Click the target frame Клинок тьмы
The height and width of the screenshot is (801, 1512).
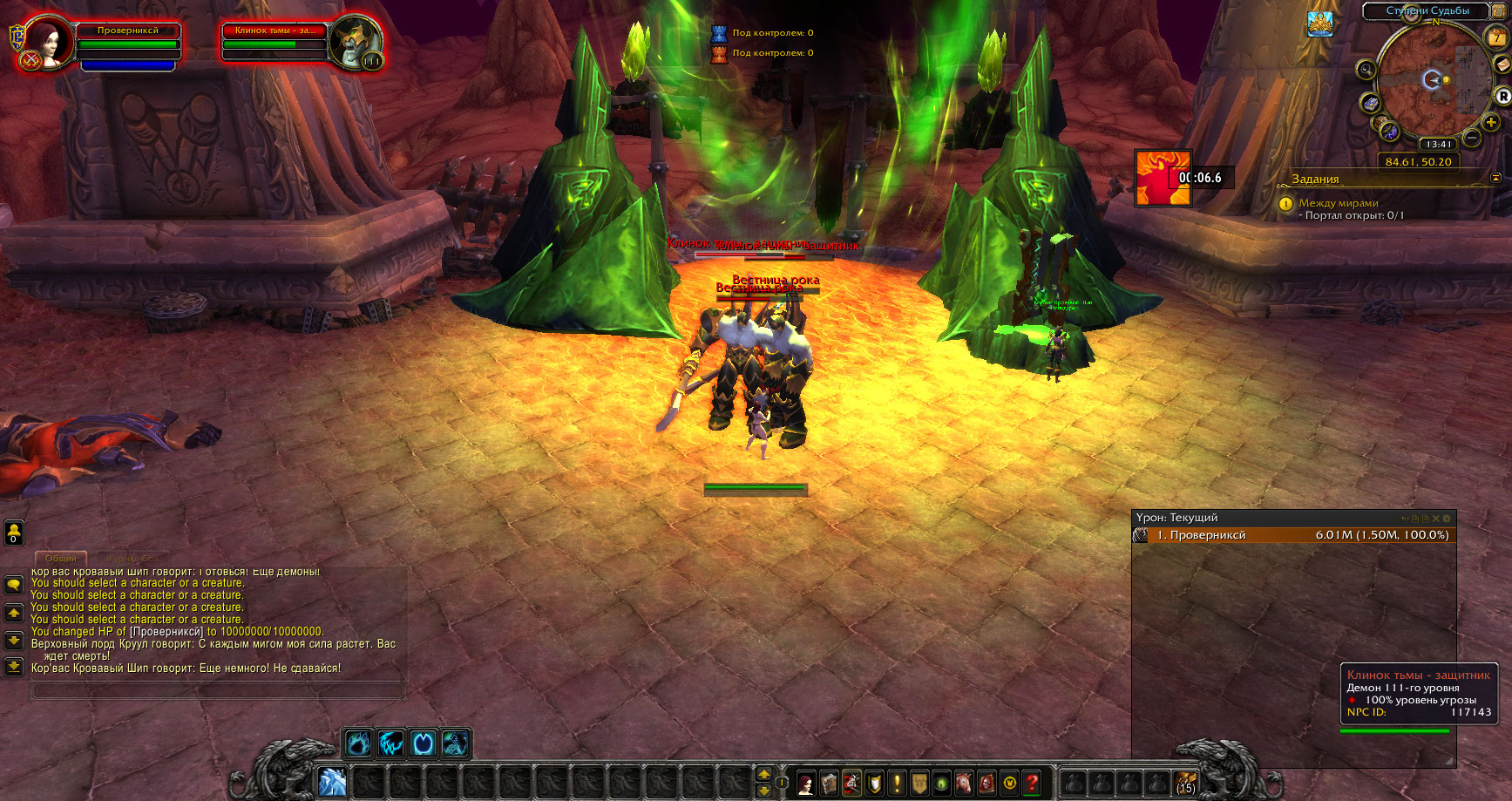(275, 42)
